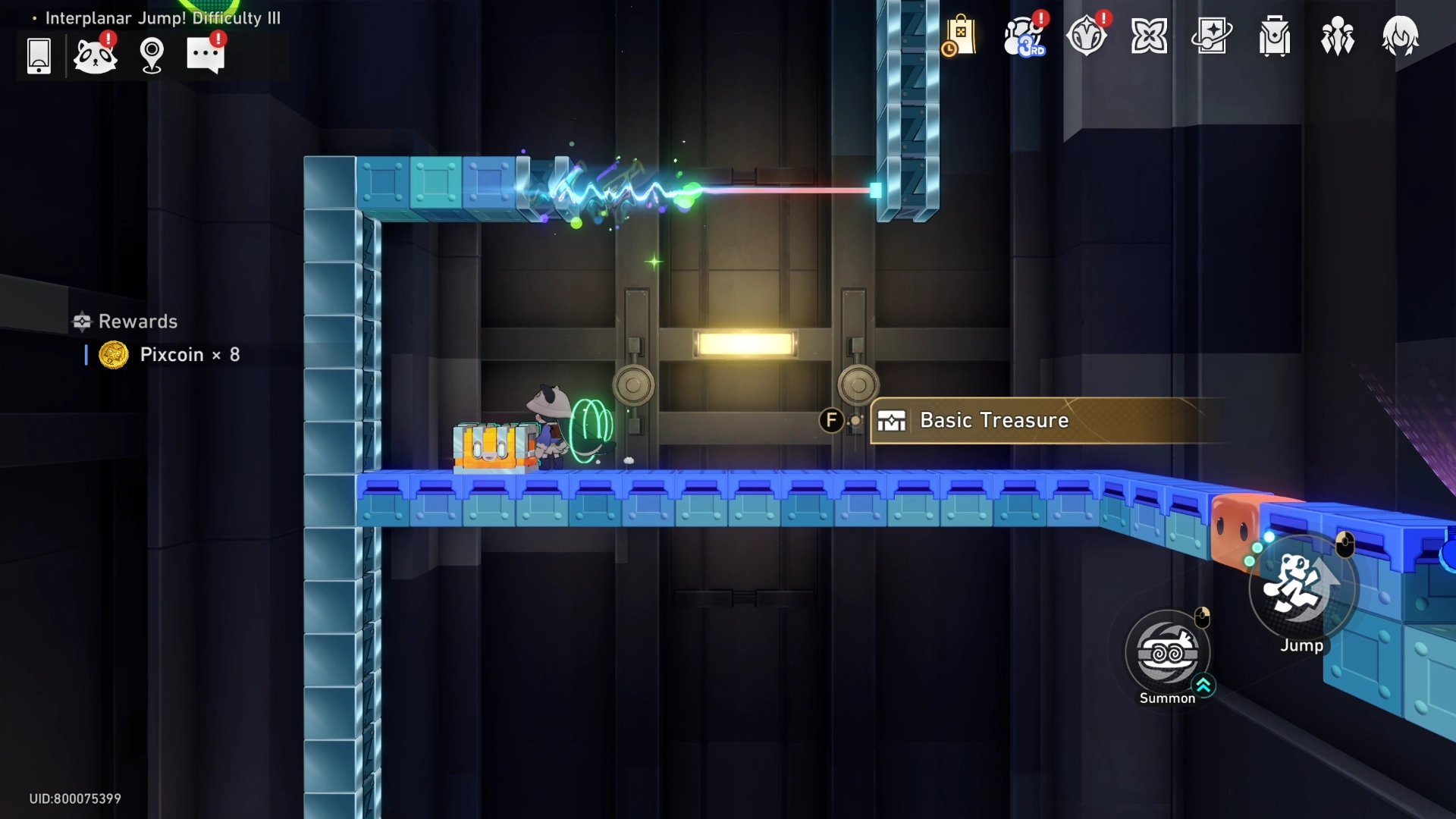Open the phone menu icon
1456x819 pixels.
39,55
